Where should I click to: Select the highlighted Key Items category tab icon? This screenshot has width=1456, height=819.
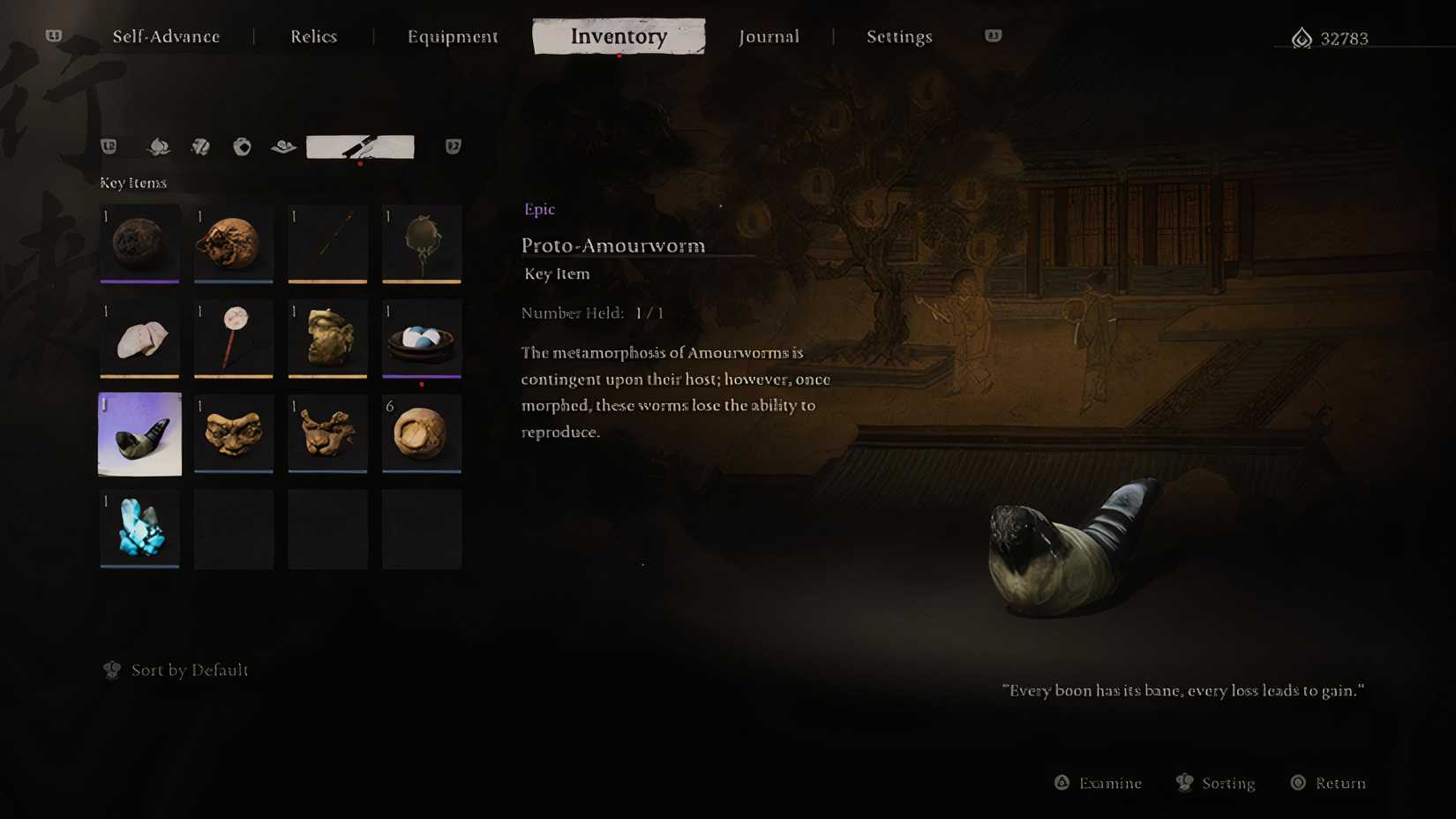360,146
